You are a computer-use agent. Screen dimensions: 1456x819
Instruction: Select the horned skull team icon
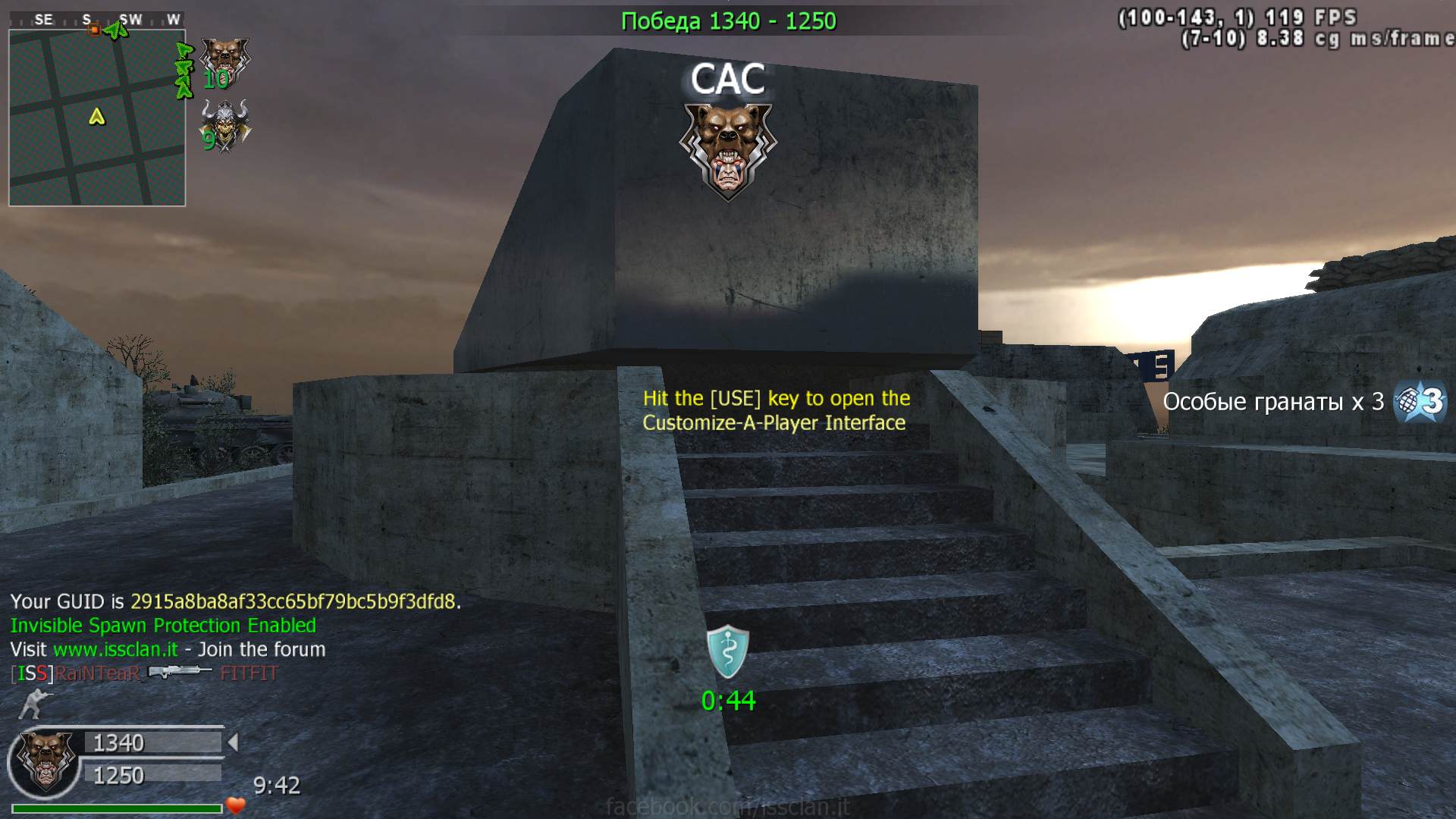pyautogui.click(x=225, y=127)
